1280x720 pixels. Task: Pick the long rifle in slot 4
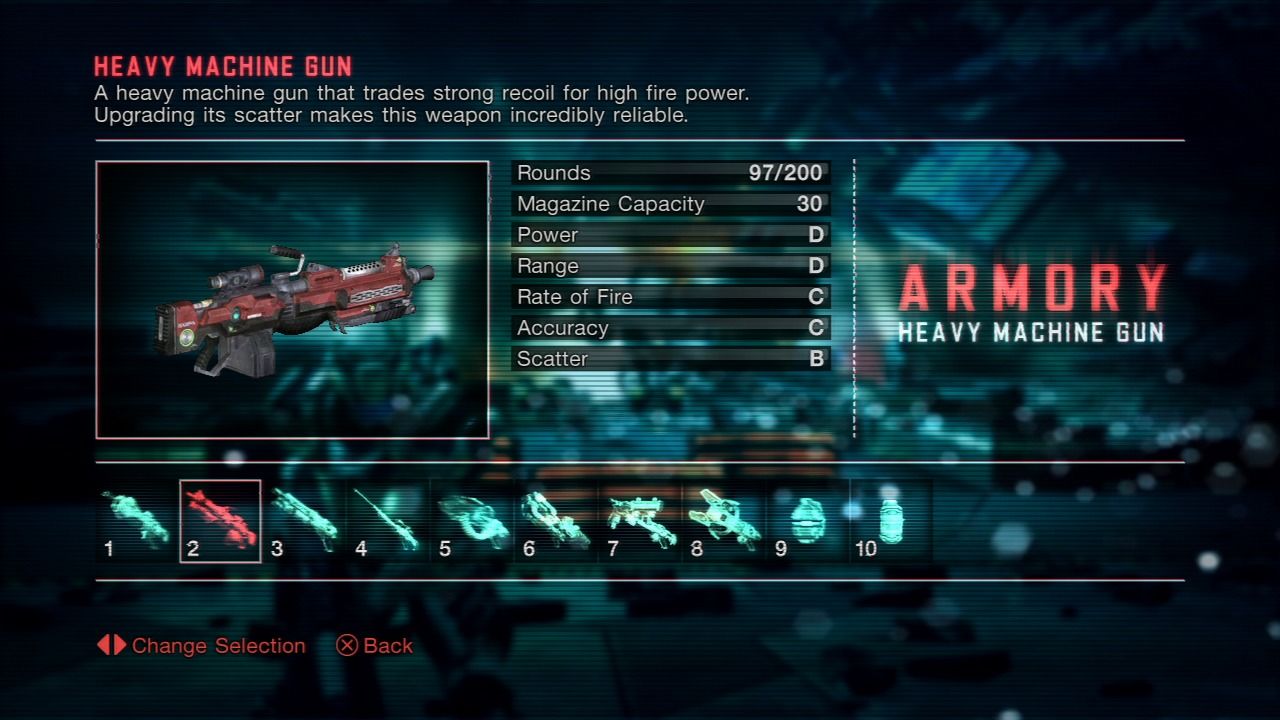(388, 521)
